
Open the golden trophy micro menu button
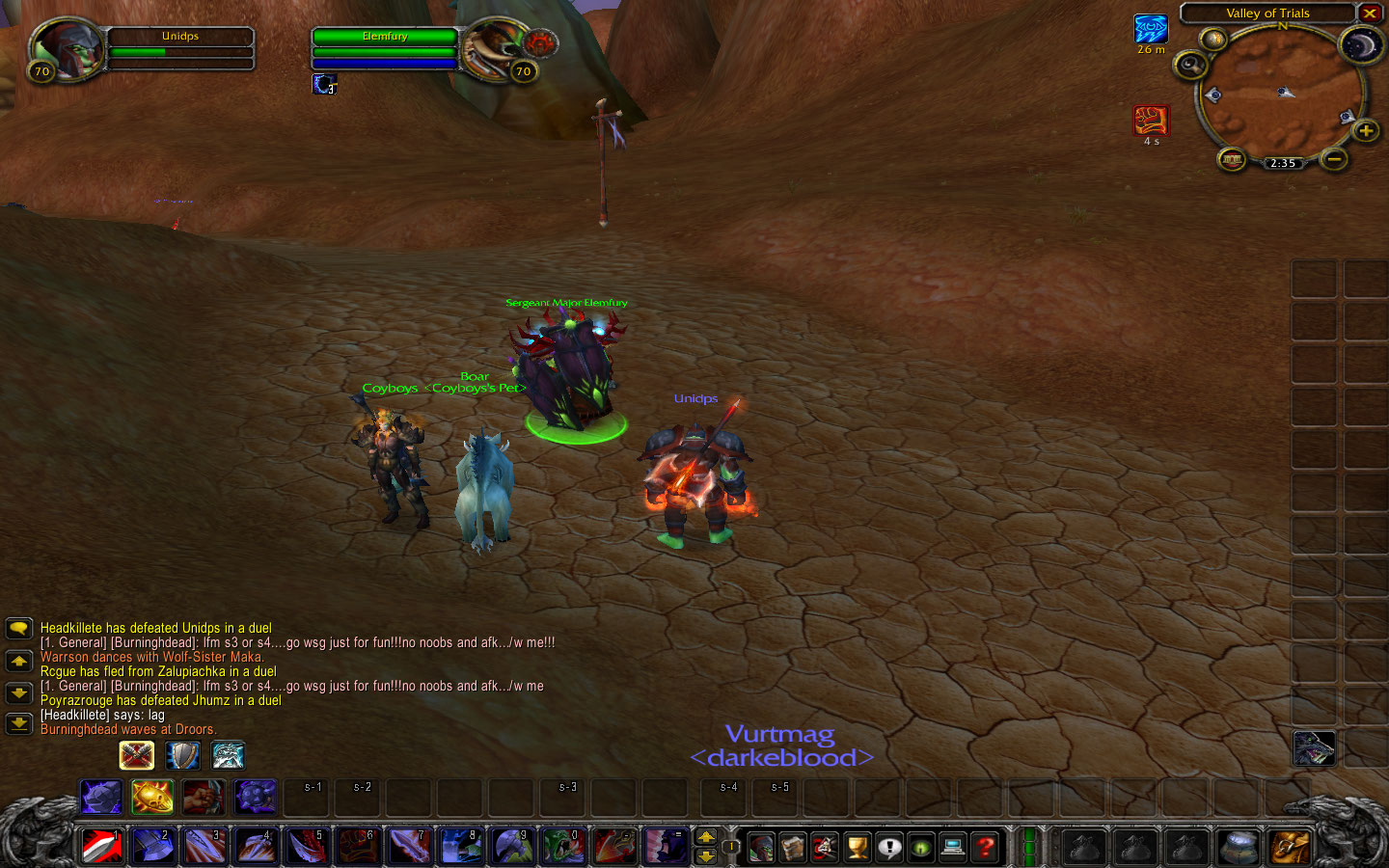(857, 848)
